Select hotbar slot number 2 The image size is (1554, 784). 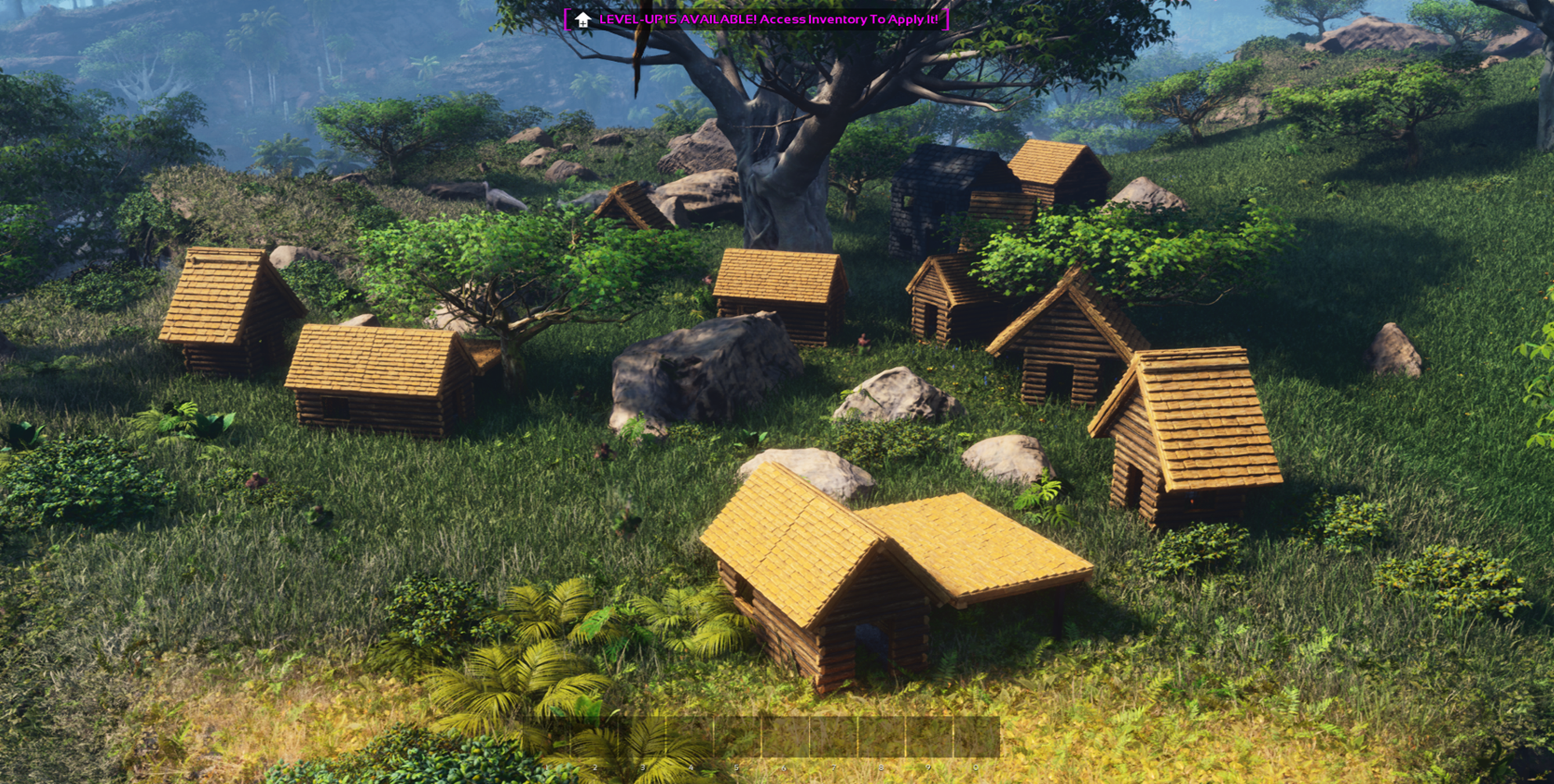(x=594, y=738)
